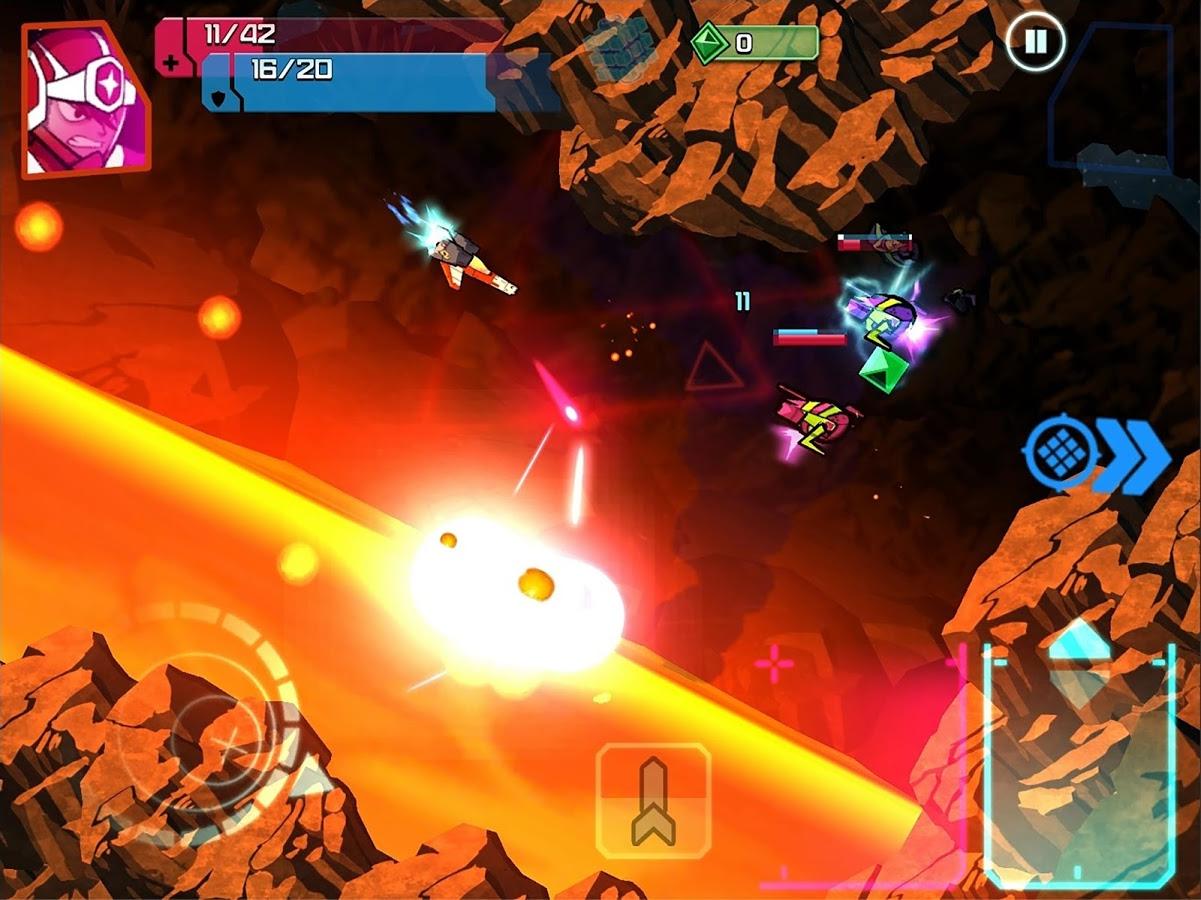Viewport: 1201px width, 900px height.
Task: Tap the cyan thrust control panel
Action: (x=1078, y=765)
